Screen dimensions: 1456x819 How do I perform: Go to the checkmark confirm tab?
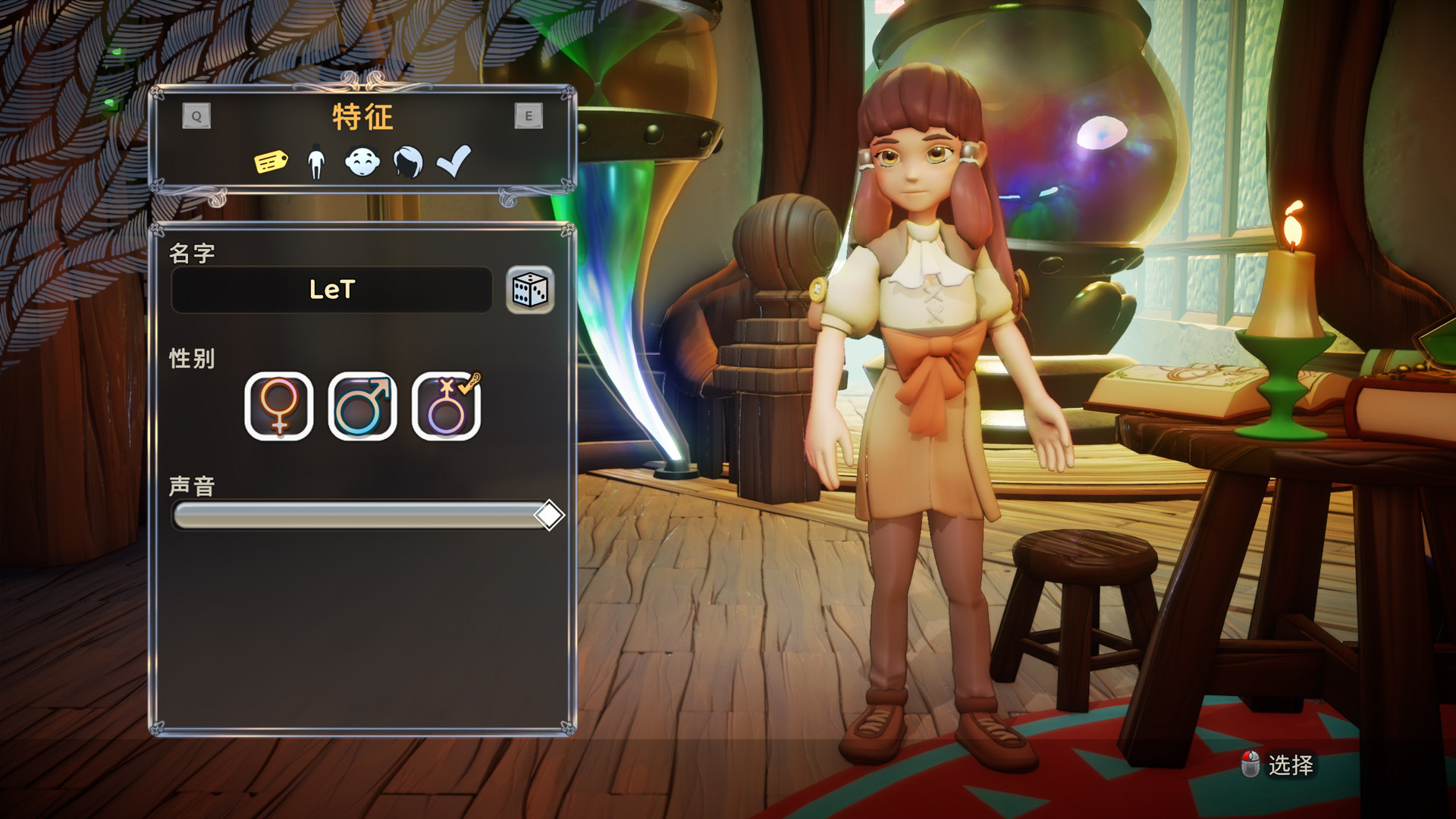click(453, 162)
